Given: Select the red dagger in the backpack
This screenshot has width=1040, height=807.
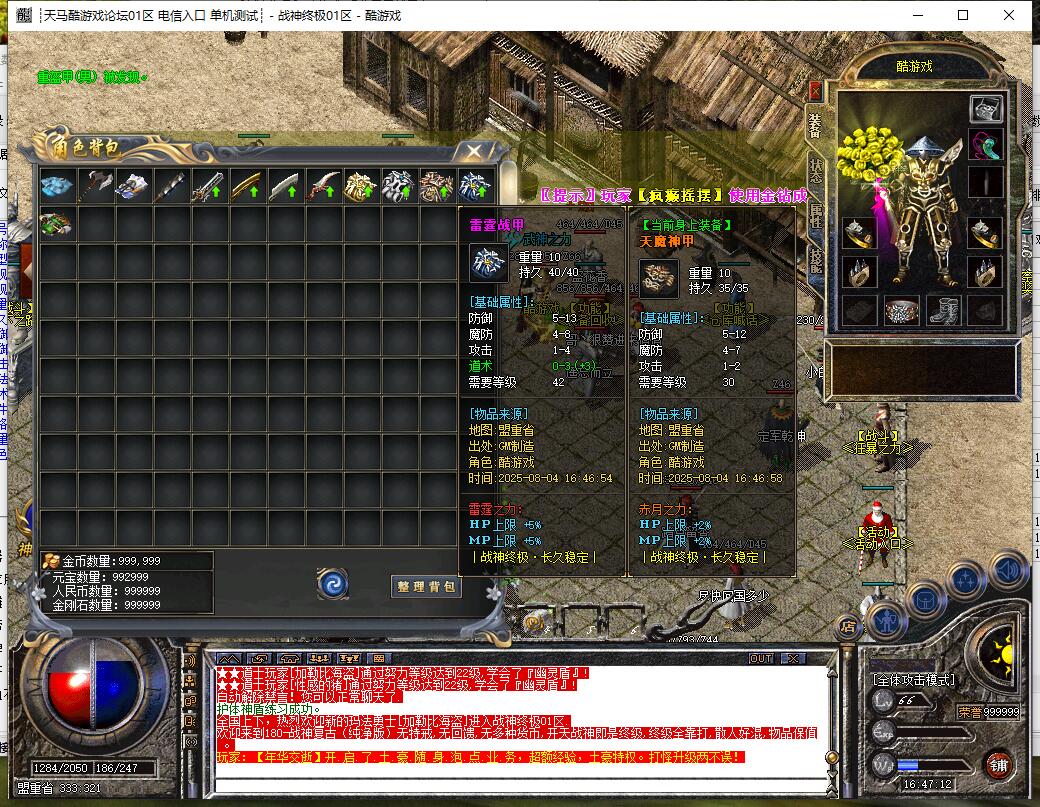Looking at the screenshot, I should tap(324, 187).
